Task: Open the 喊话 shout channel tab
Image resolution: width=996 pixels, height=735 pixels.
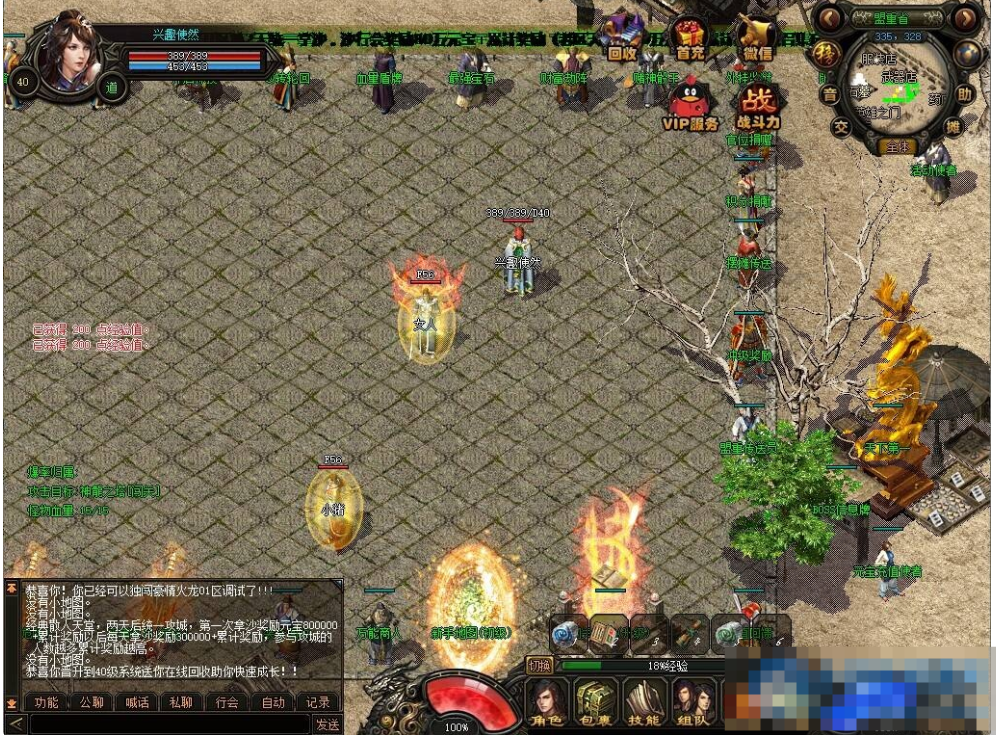Action: tap(137, 702)
